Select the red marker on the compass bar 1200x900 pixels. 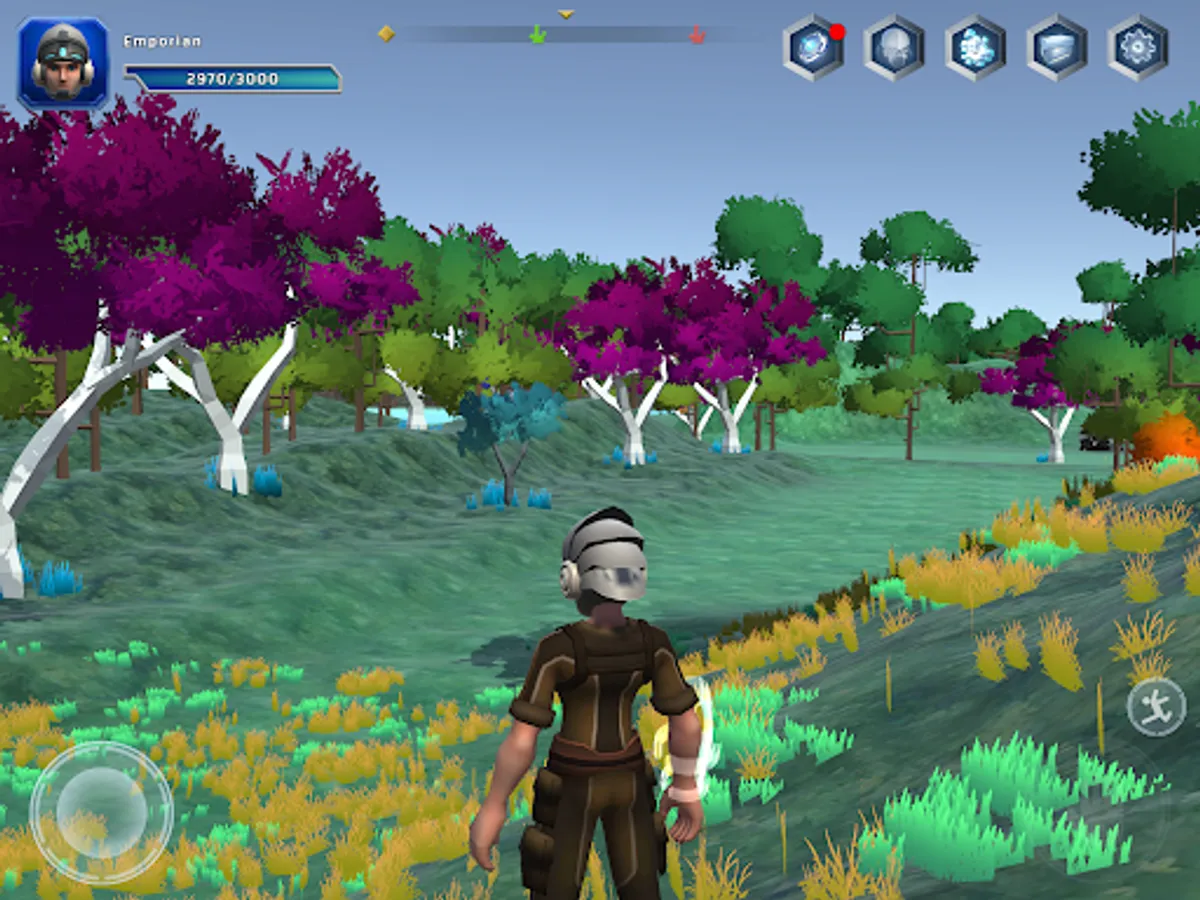(x=697, y=36)
